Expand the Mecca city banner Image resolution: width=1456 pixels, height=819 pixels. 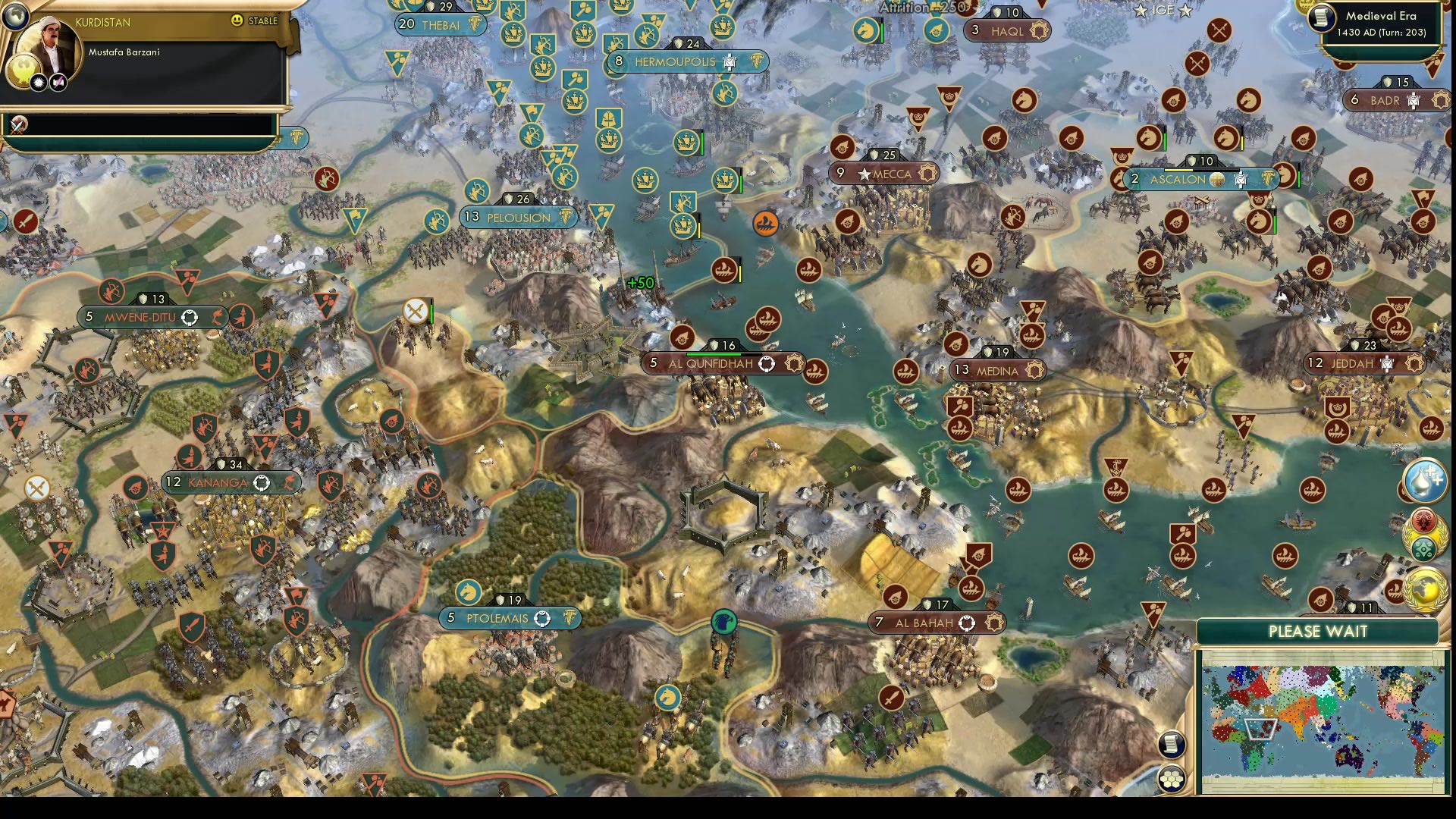tap(882, 173)
